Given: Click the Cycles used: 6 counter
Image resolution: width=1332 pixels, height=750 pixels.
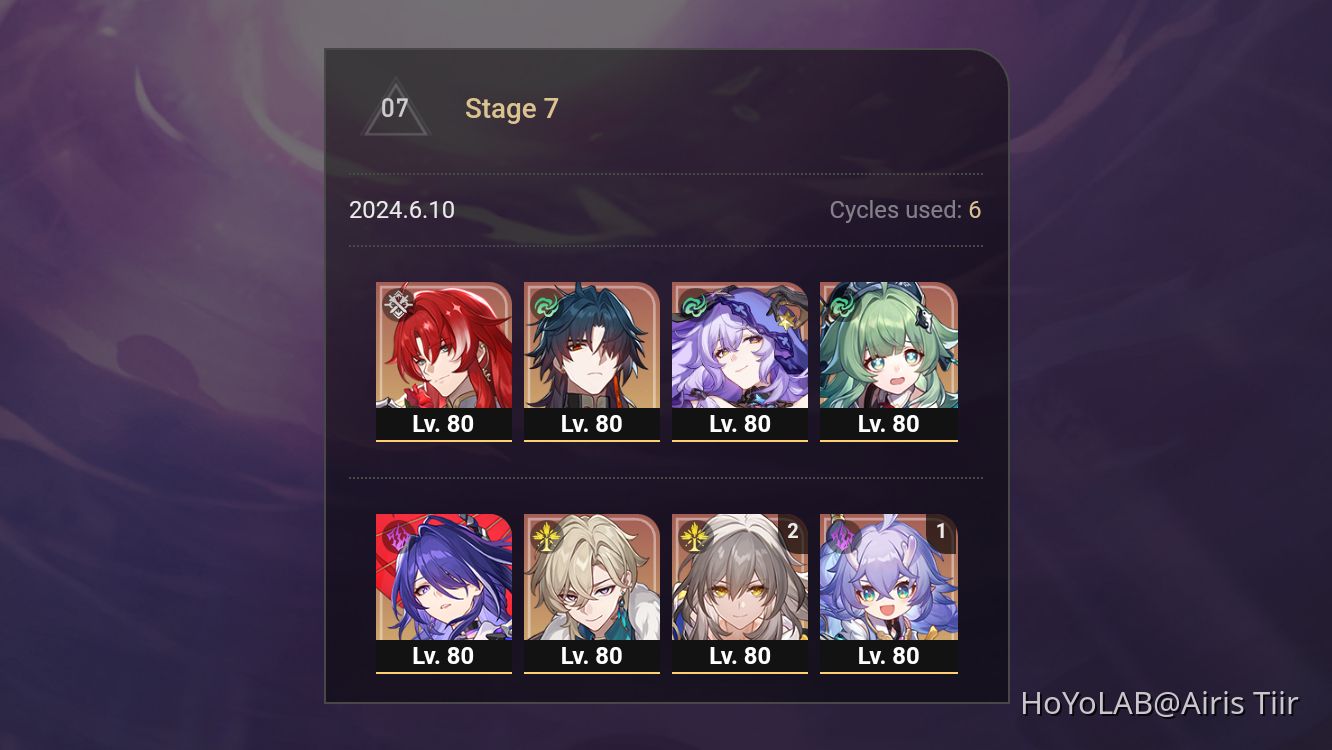Looking at the screenshot, I should pyautogui.click(x=903, y=210).
